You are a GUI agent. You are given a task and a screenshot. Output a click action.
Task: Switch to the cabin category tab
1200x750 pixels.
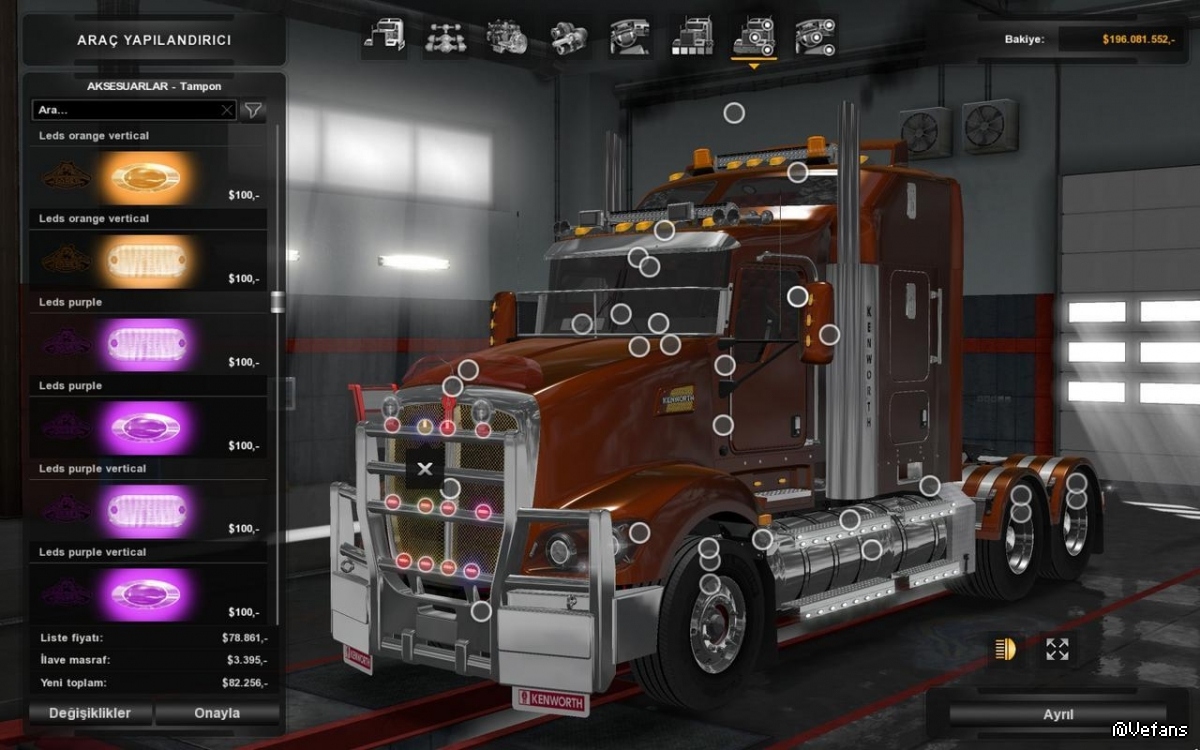click(x=384, y=37)
